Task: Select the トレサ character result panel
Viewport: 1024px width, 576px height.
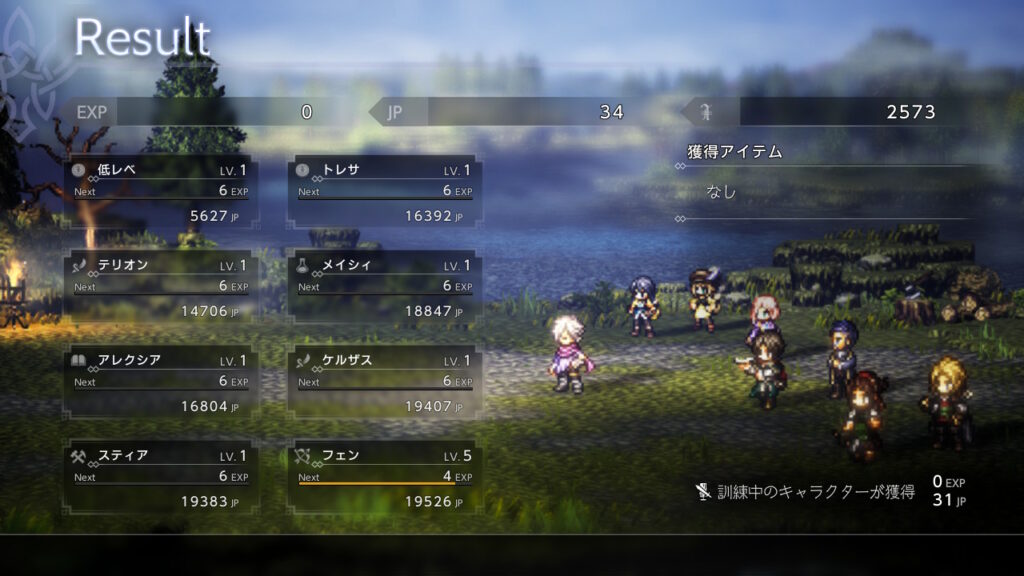Action: click(384, 192)
